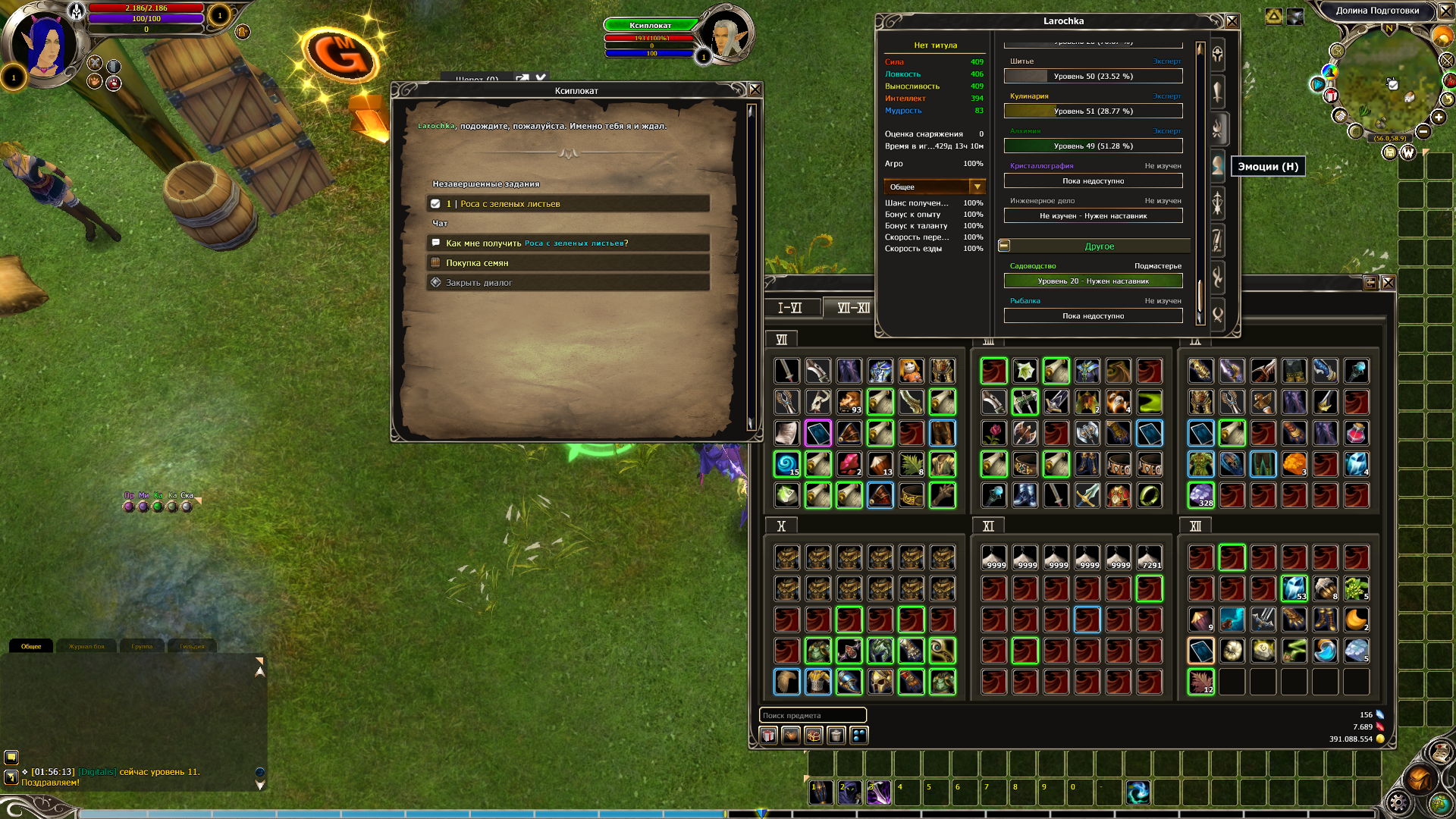Ask how to get Роса с зеленых листьев

pos(569,243)
